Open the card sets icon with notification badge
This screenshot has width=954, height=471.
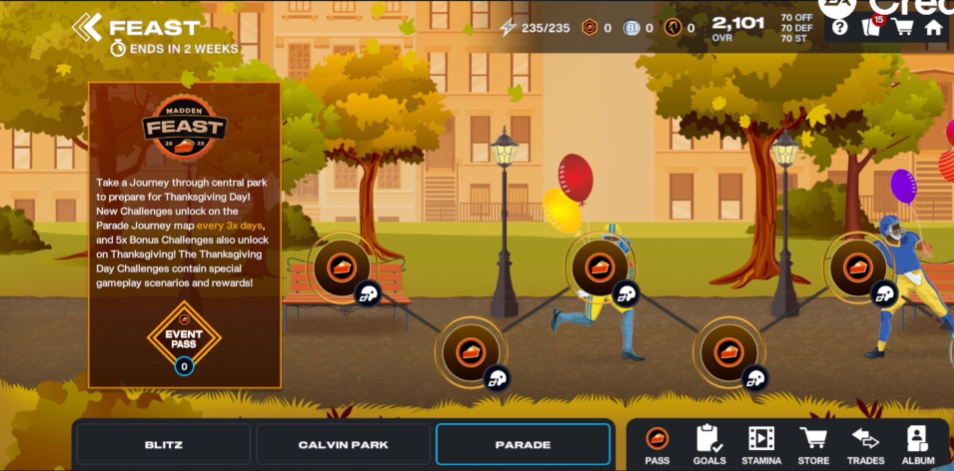(x=871, y=27)
